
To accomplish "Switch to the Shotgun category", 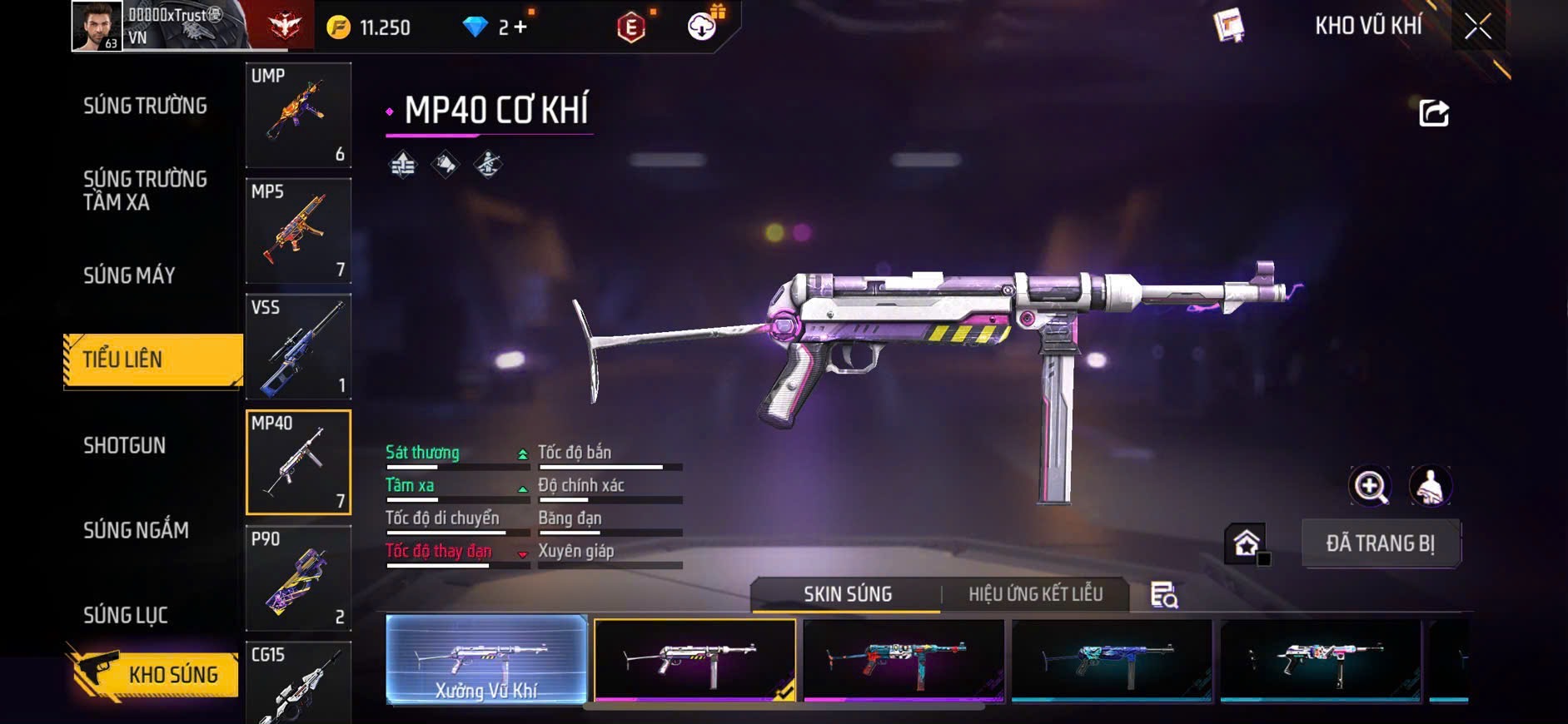I will 125,445.
